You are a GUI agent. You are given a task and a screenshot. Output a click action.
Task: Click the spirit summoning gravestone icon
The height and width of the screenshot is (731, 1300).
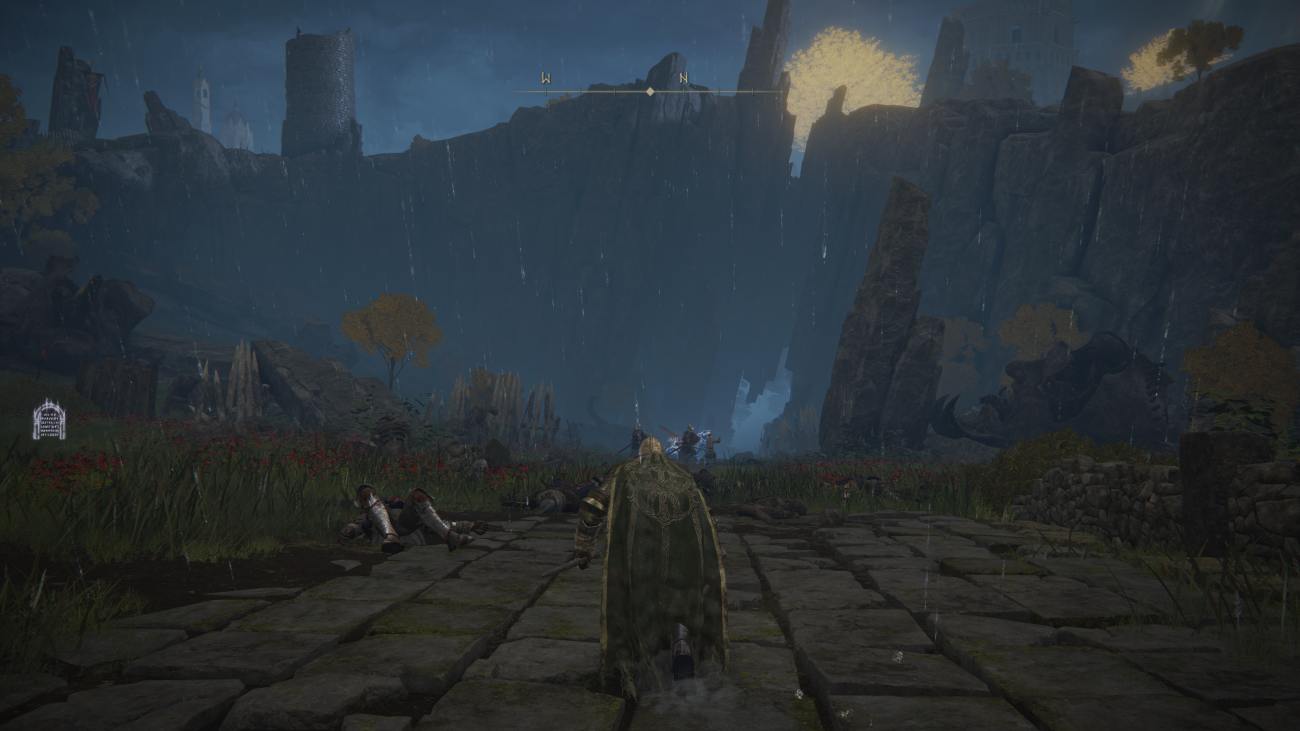(48, 420)
